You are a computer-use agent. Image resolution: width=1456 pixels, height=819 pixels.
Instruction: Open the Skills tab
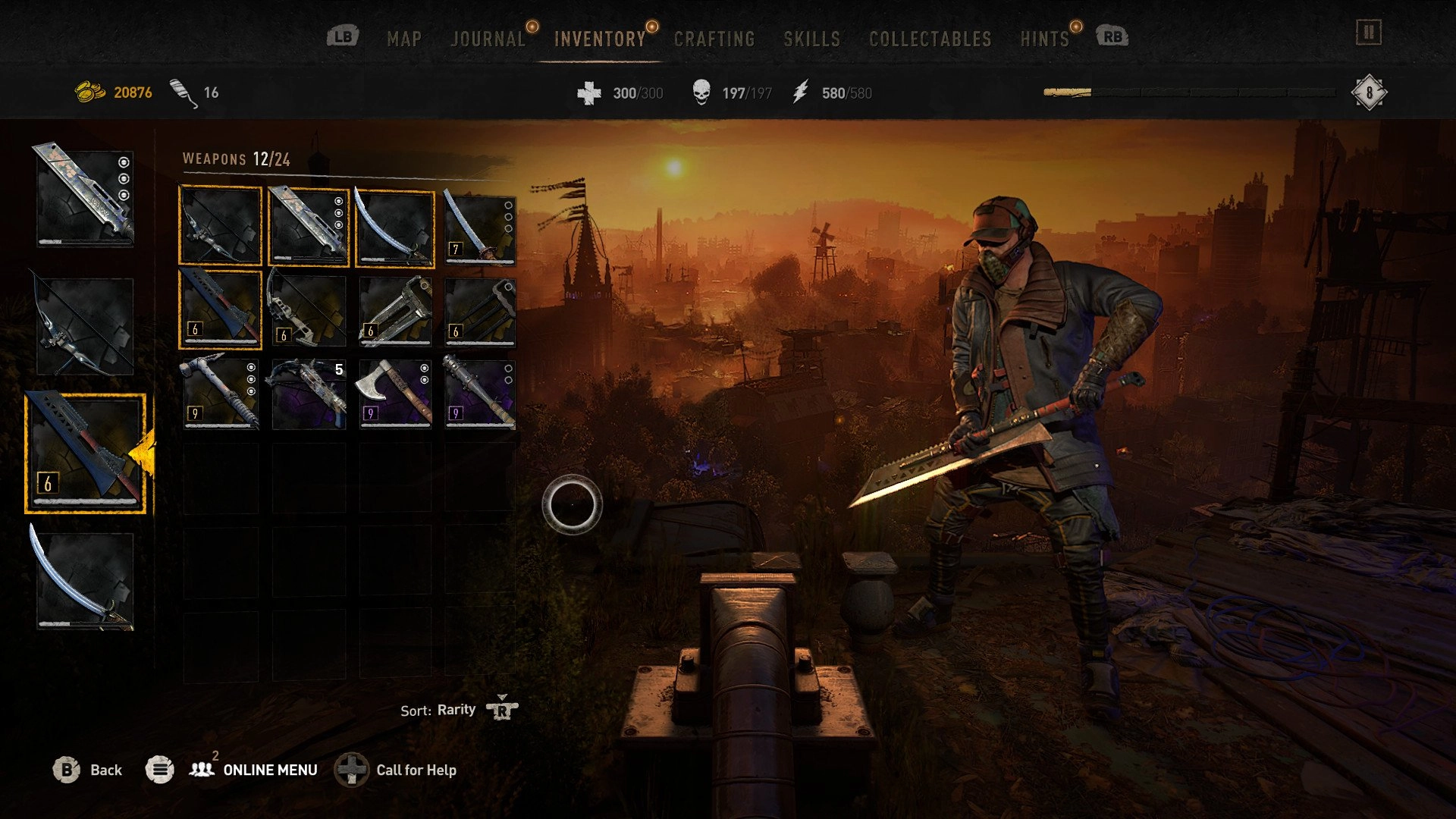811,39
